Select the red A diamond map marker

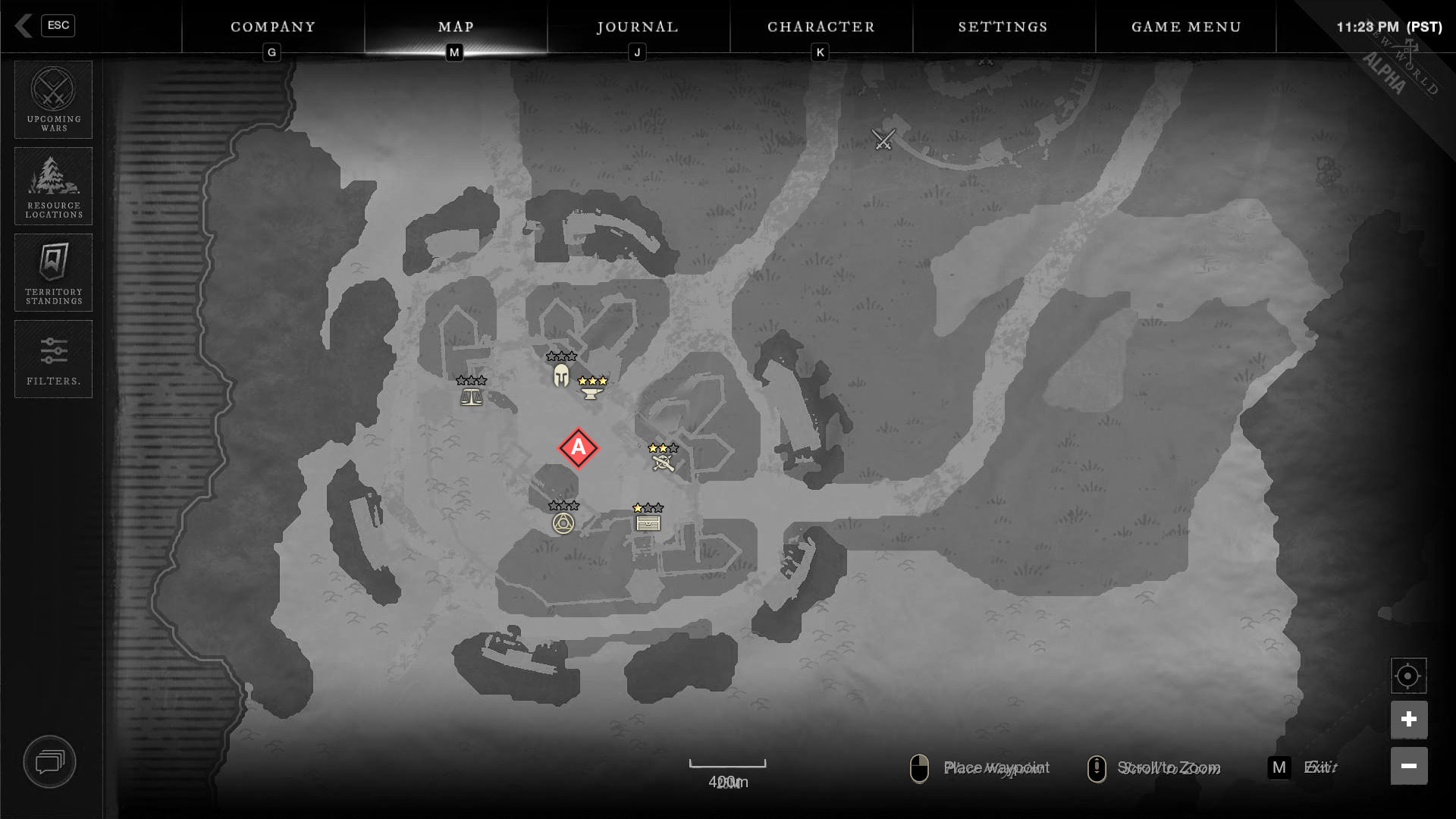click(x=579, y=448)
